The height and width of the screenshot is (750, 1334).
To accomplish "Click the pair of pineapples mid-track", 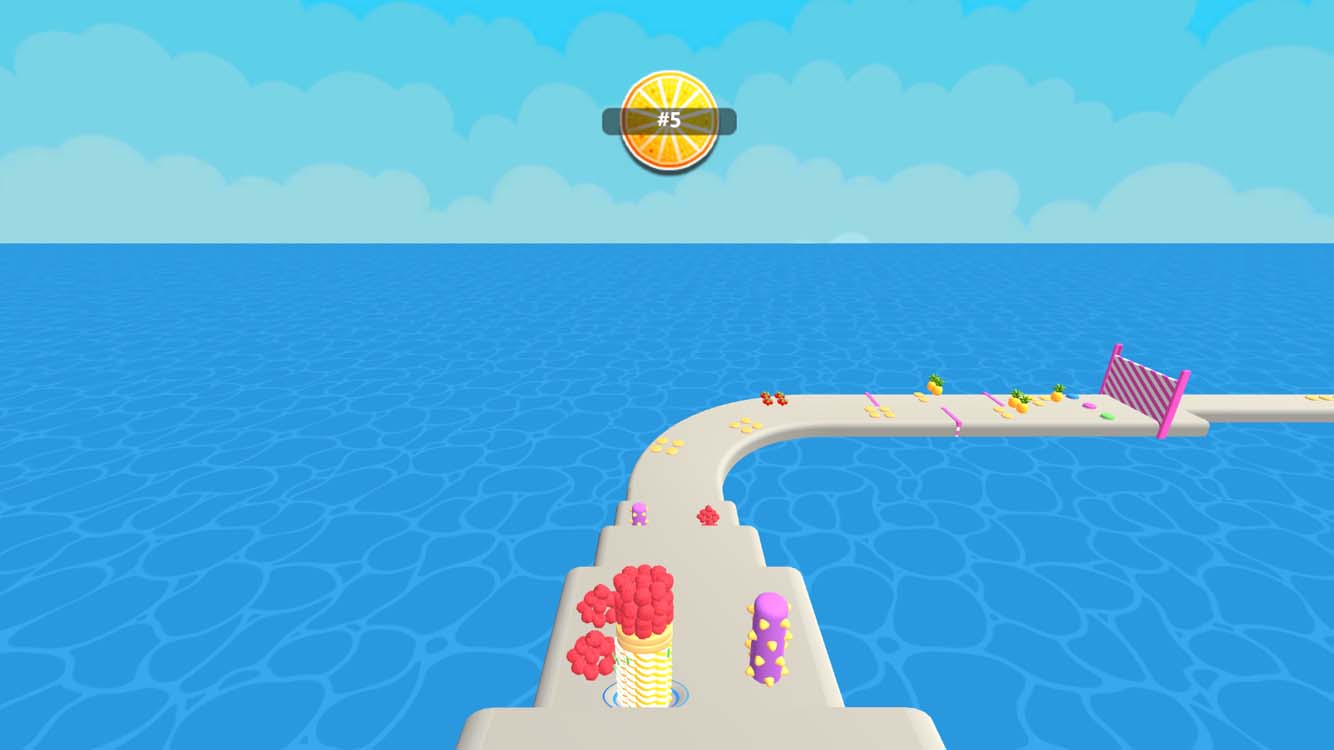I will 1020,402.
